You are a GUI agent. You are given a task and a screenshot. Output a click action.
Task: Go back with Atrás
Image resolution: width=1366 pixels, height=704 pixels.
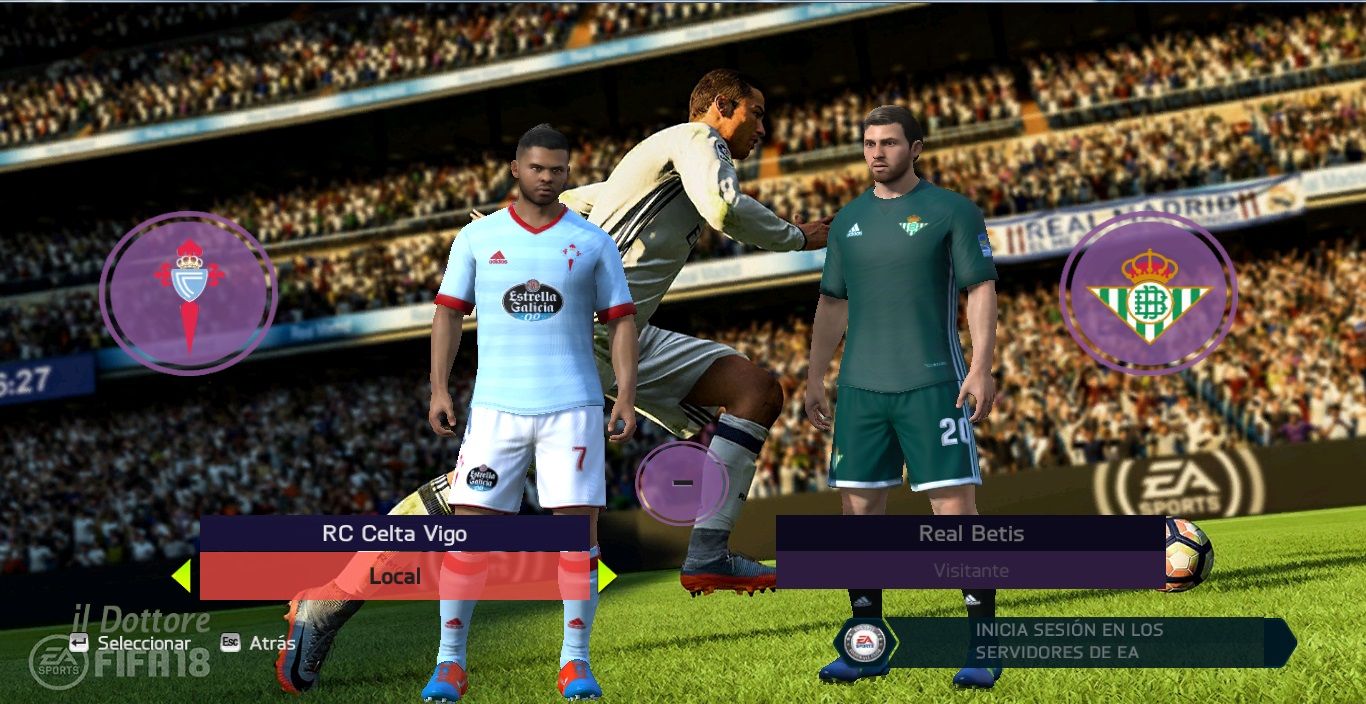[271, 643]
